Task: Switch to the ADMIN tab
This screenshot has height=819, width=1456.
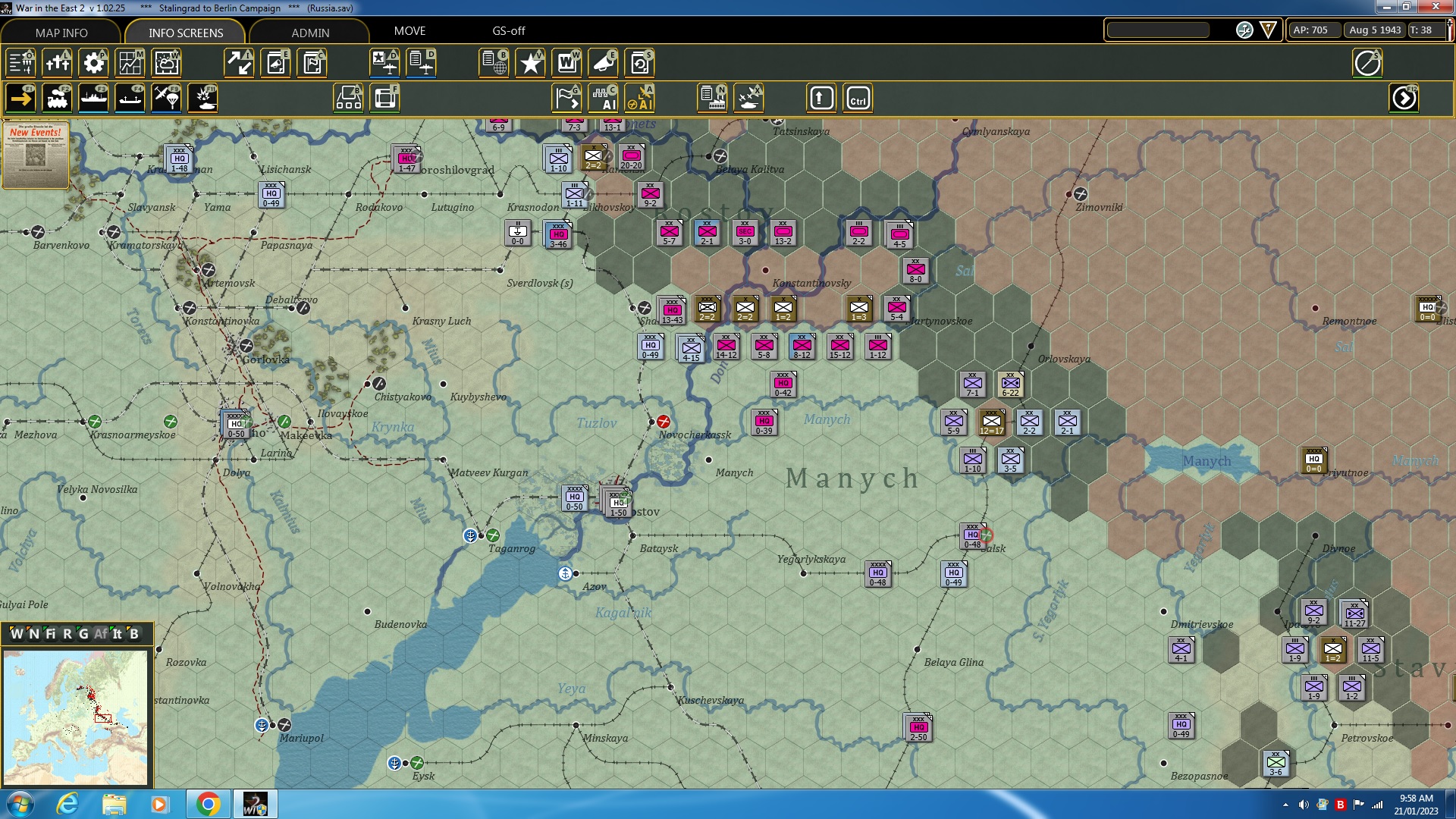Action: coord(311,33)
